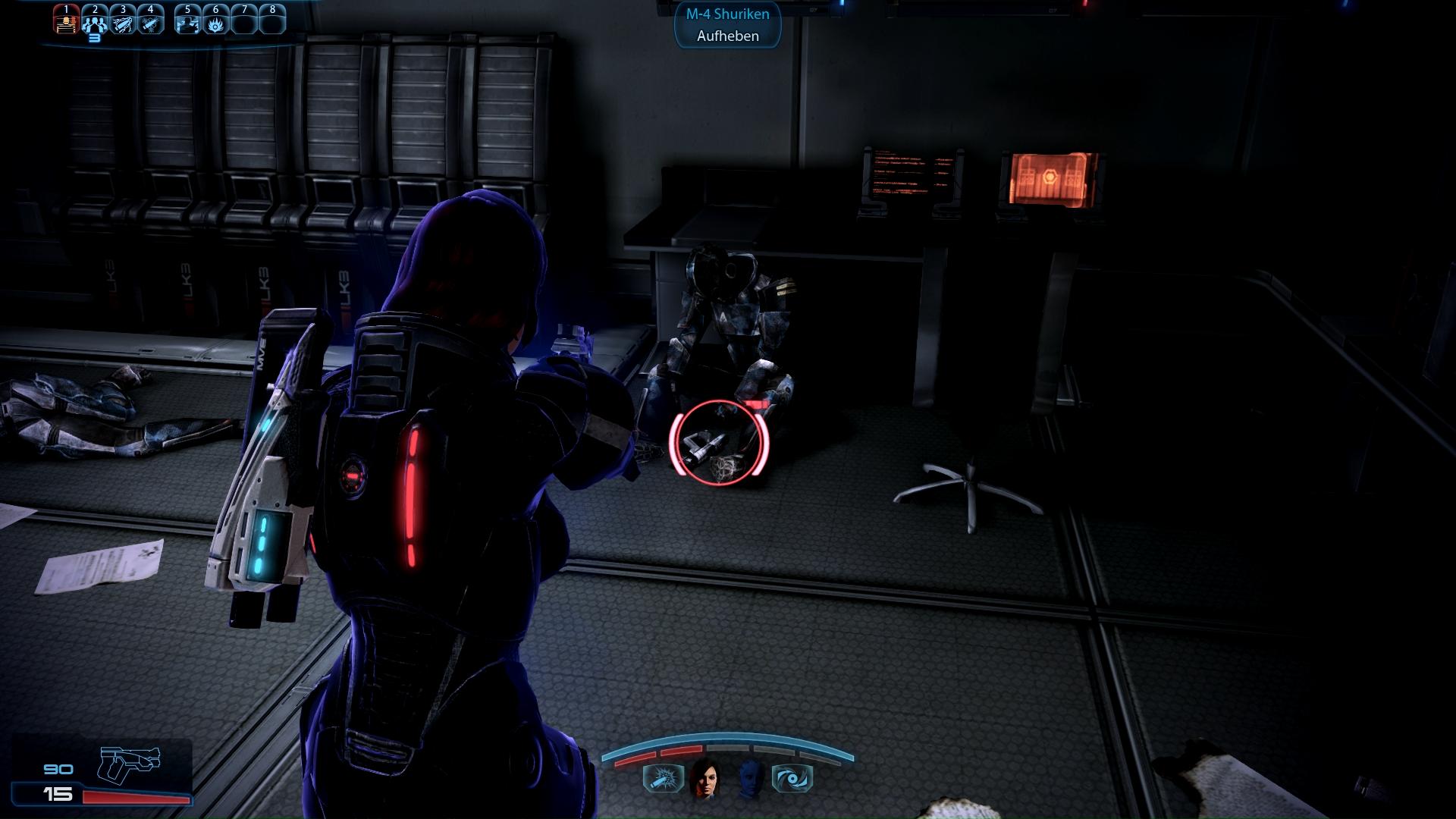Select the dark-haired human squadmate portrait
Viewport: 1456px width, 819px height.
(705, 778)
